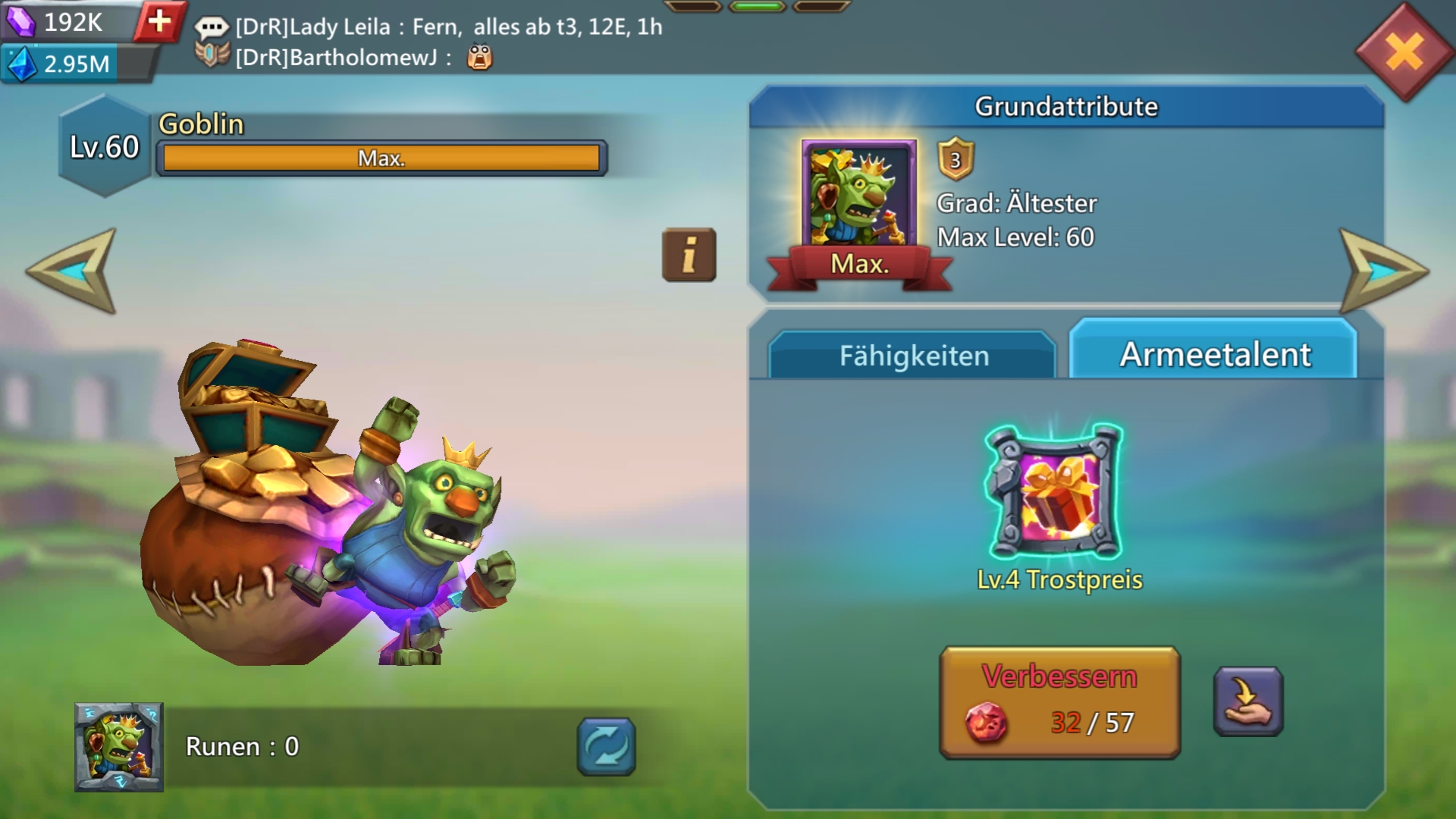Close the Goblin familiar screen
Image resolution: width=1456 pixels, height=819 pixels.
(1404, 53)
